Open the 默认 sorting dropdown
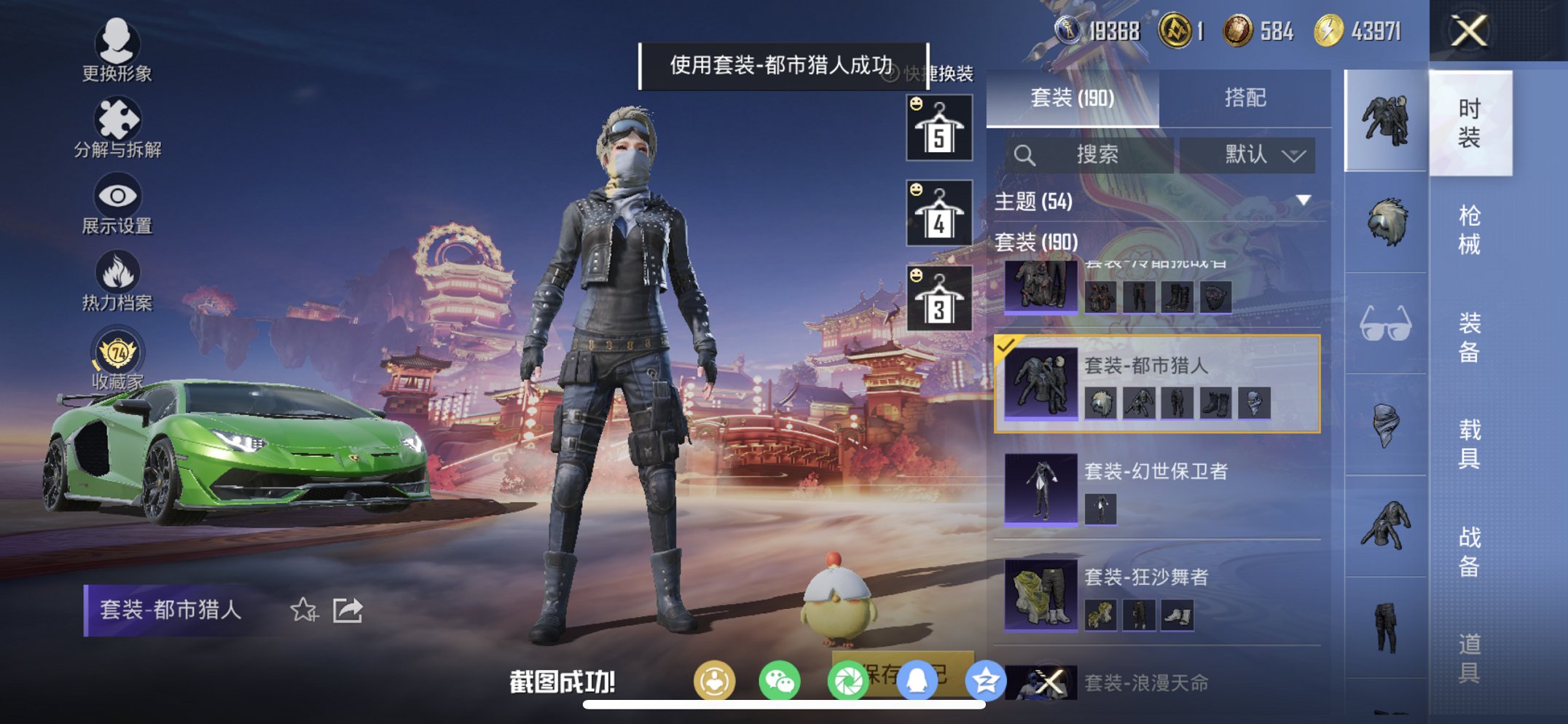 pyautogui.click(x=1247, y=155)
